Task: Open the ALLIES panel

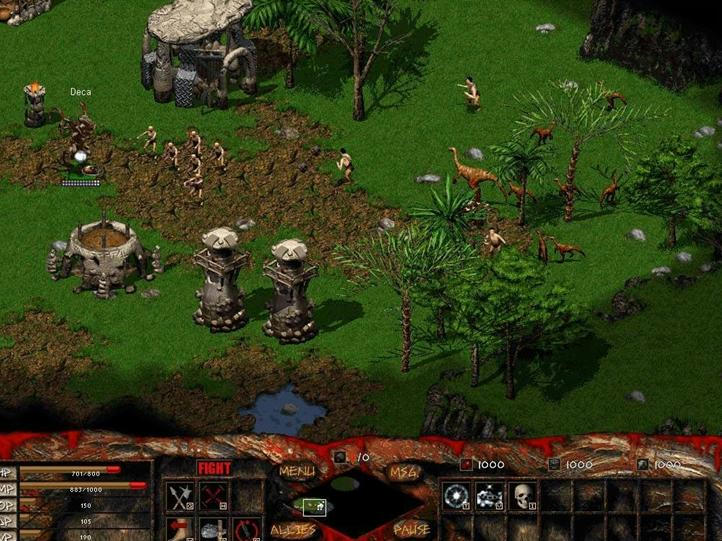Action: [292, 529]
